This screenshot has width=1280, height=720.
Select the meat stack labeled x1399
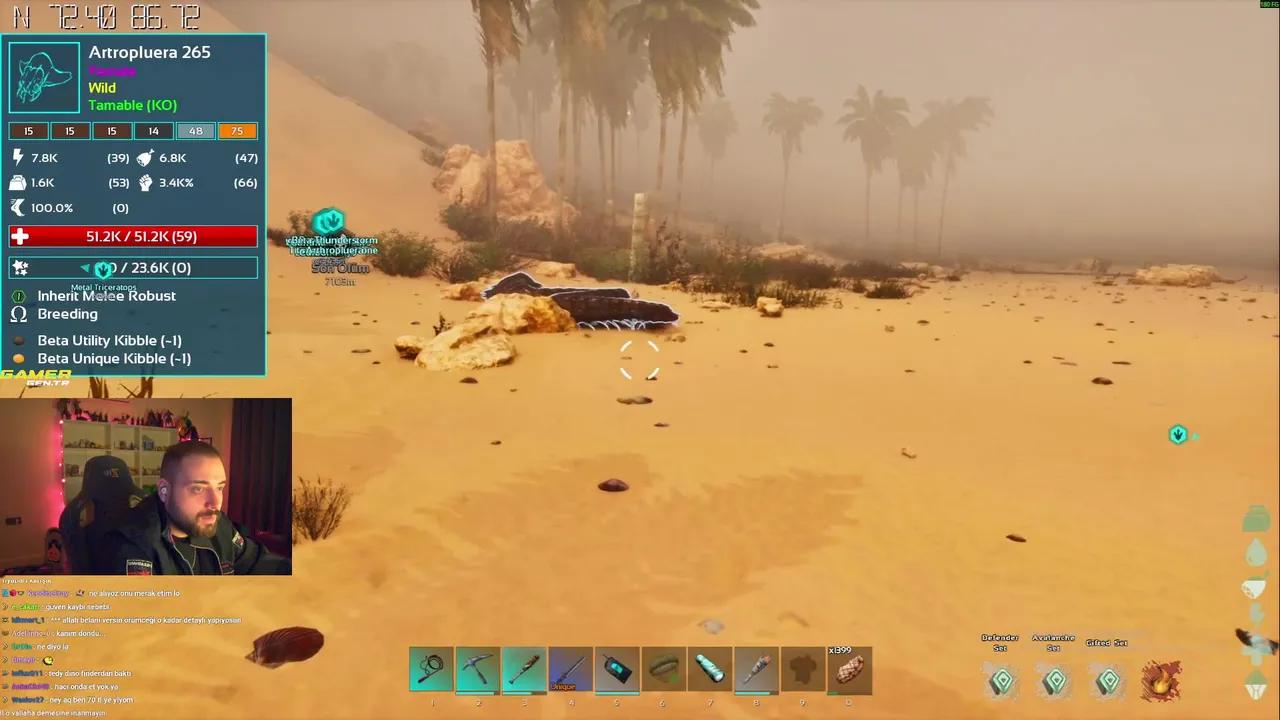(x=849, y=670)
